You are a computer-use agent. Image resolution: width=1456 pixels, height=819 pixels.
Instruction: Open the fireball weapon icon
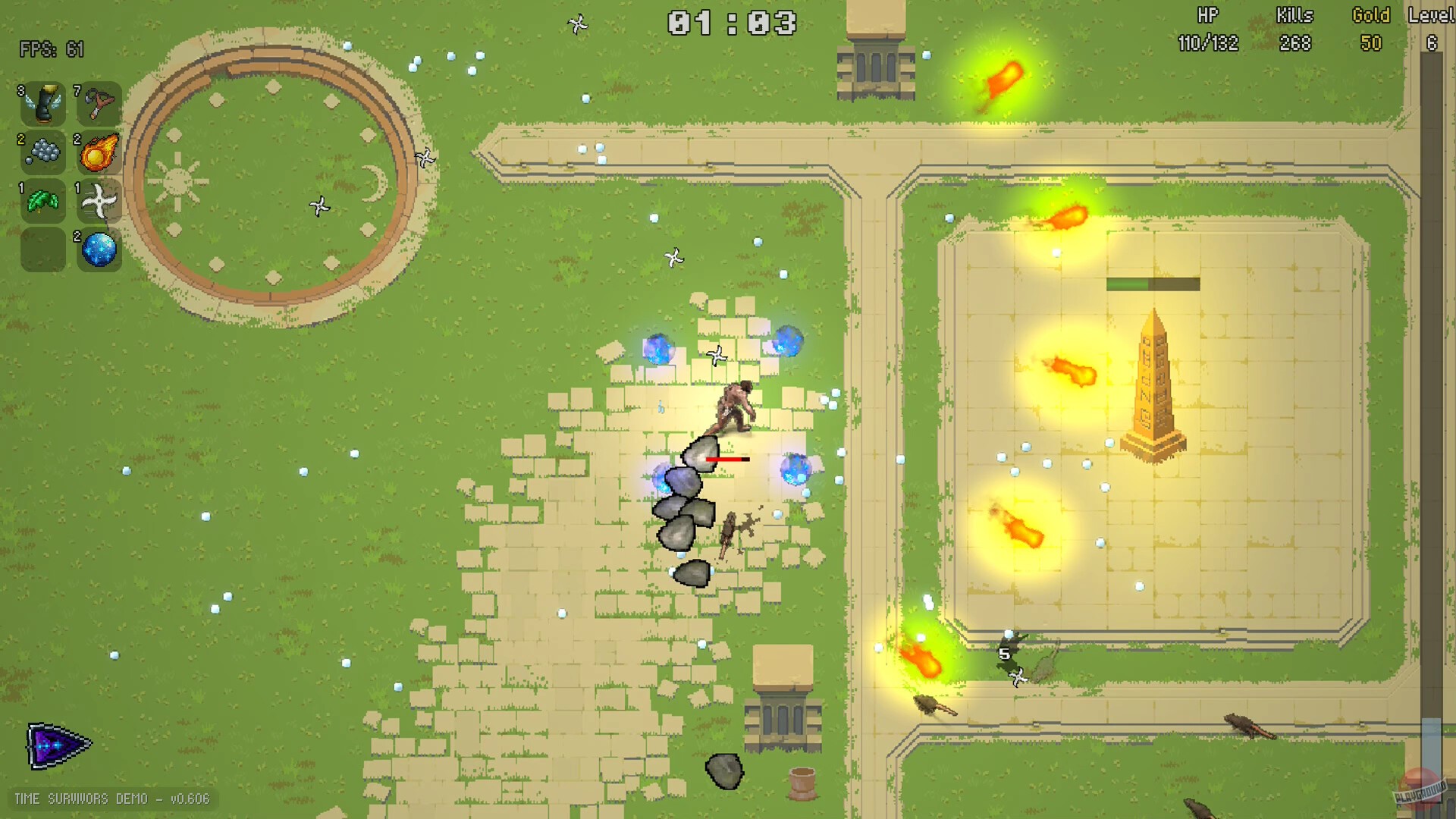coord(99,153)
